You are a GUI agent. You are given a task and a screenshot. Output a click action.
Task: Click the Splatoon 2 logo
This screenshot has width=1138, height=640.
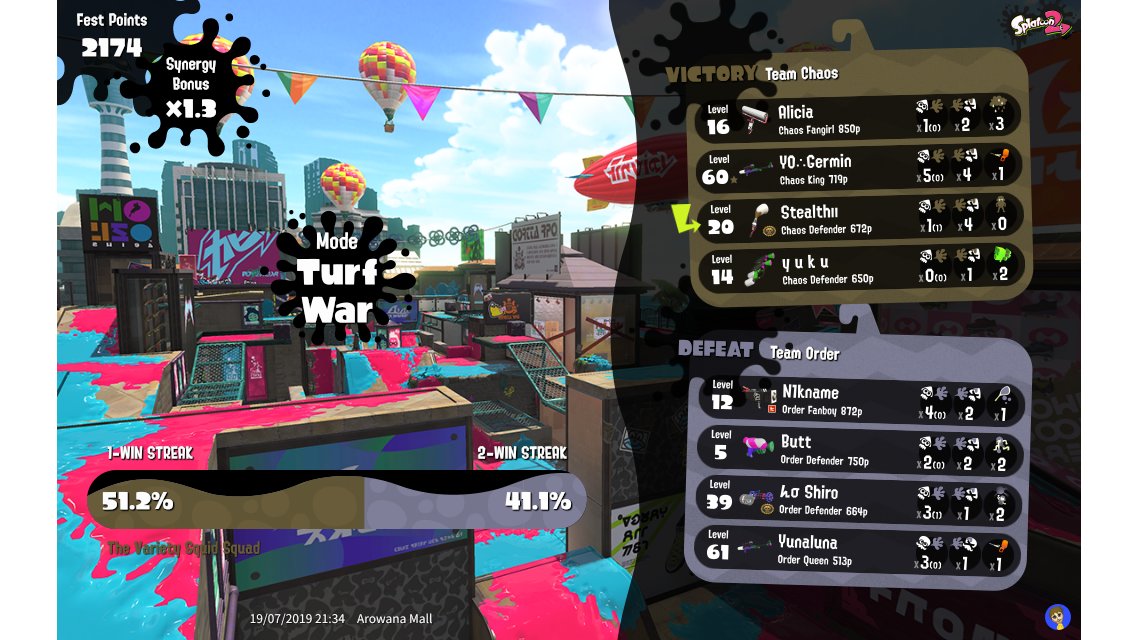pos(1039,23)
